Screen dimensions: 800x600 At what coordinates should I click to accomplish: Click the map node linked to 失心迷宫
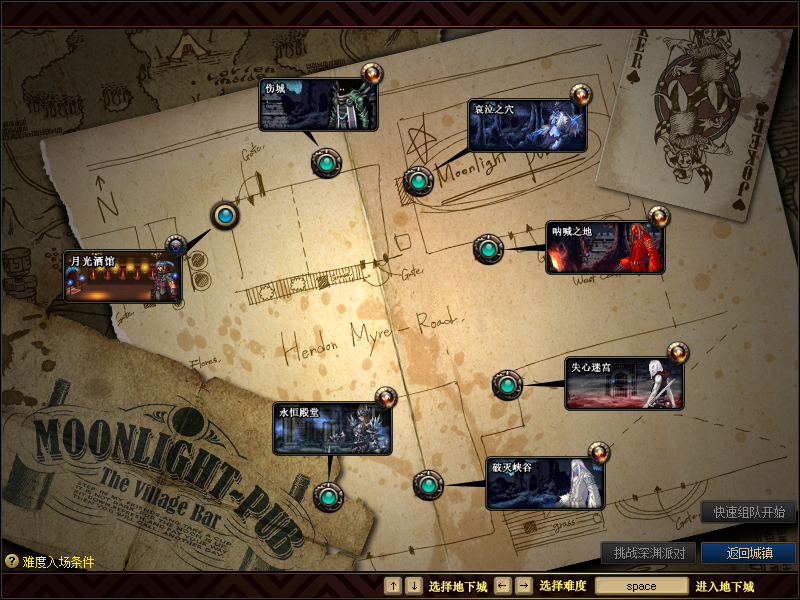coord(507,384)
